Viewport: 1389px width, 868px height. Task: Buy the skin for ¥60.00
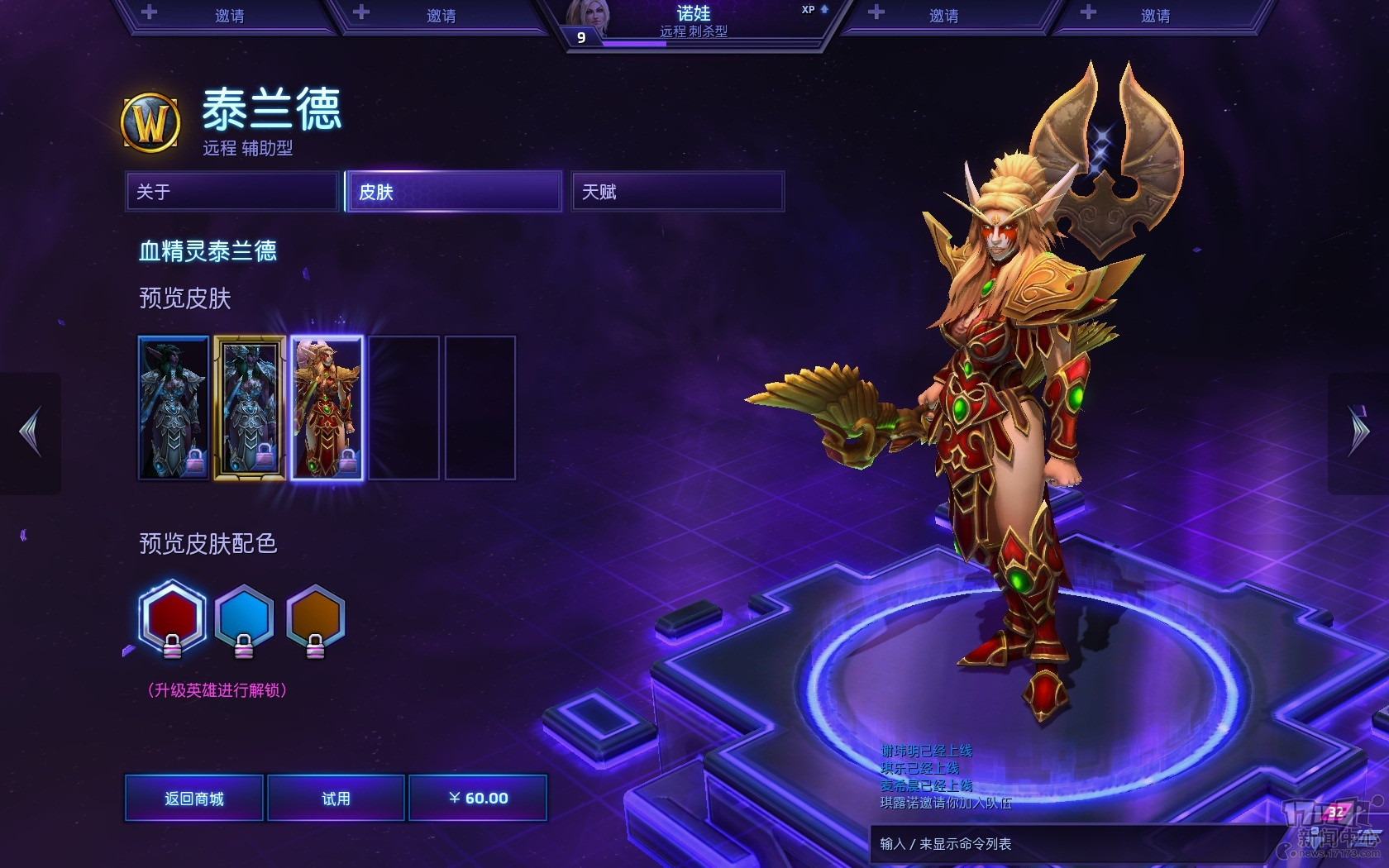coord(478,798)
